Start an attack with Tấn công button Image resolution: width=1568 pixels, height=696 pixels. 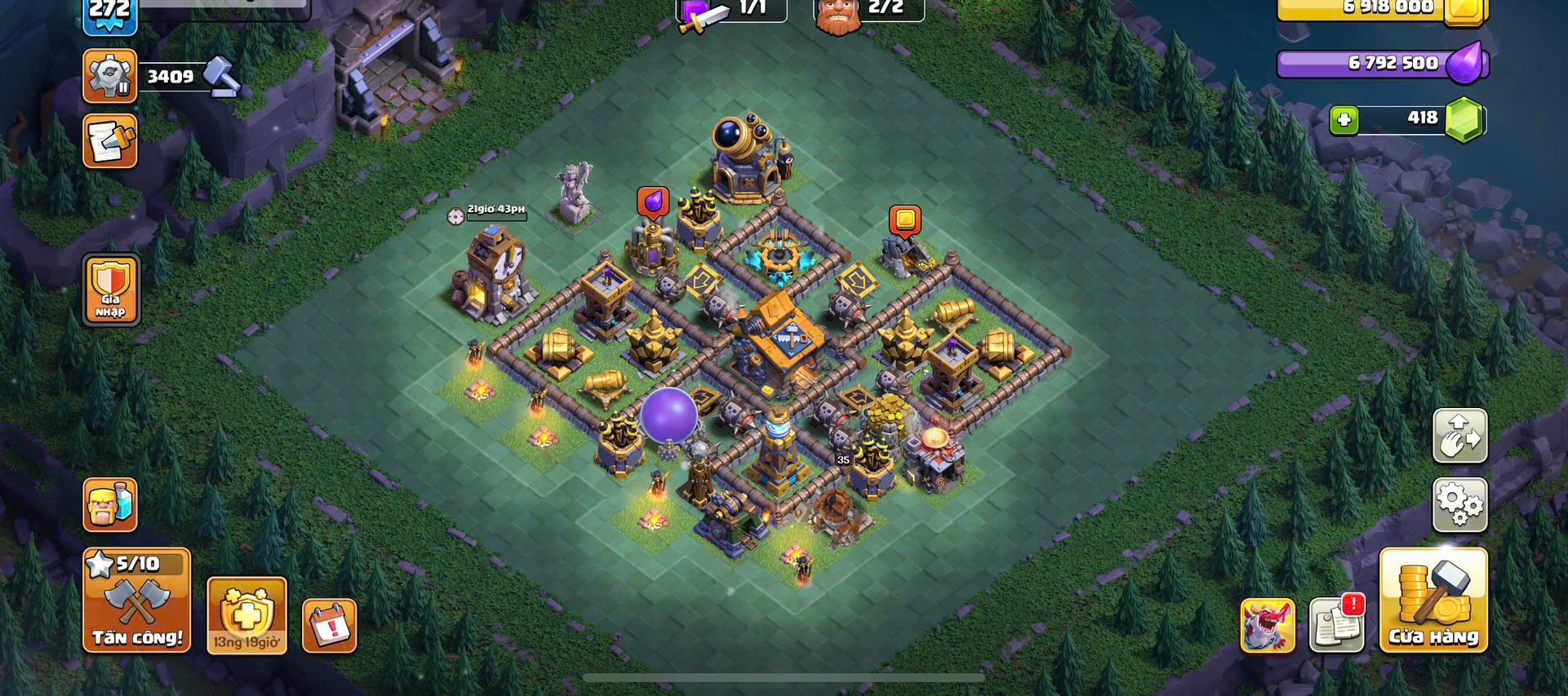tap(137, 601)
